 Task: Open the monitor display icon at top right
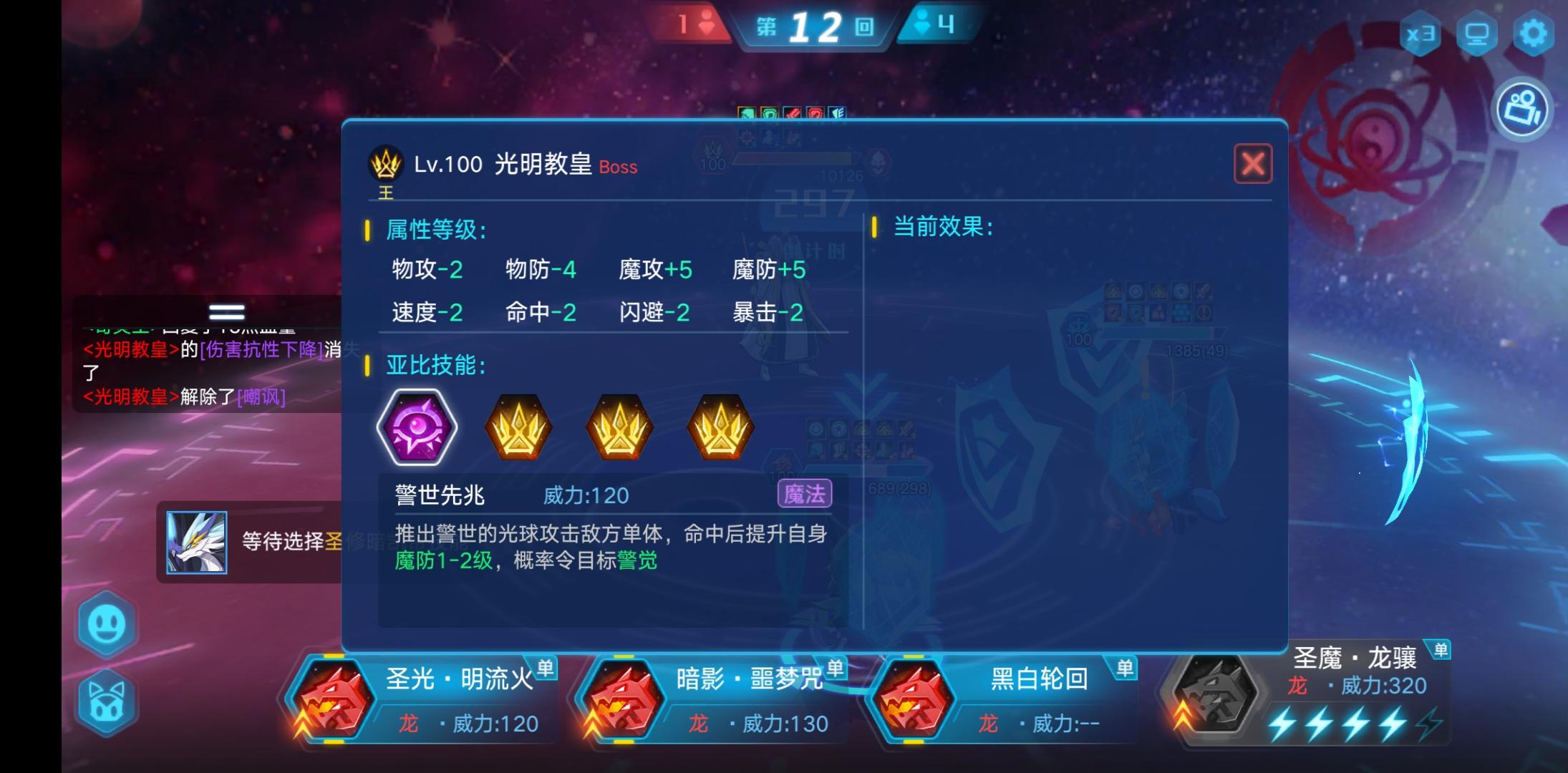tap(1477, 31)
